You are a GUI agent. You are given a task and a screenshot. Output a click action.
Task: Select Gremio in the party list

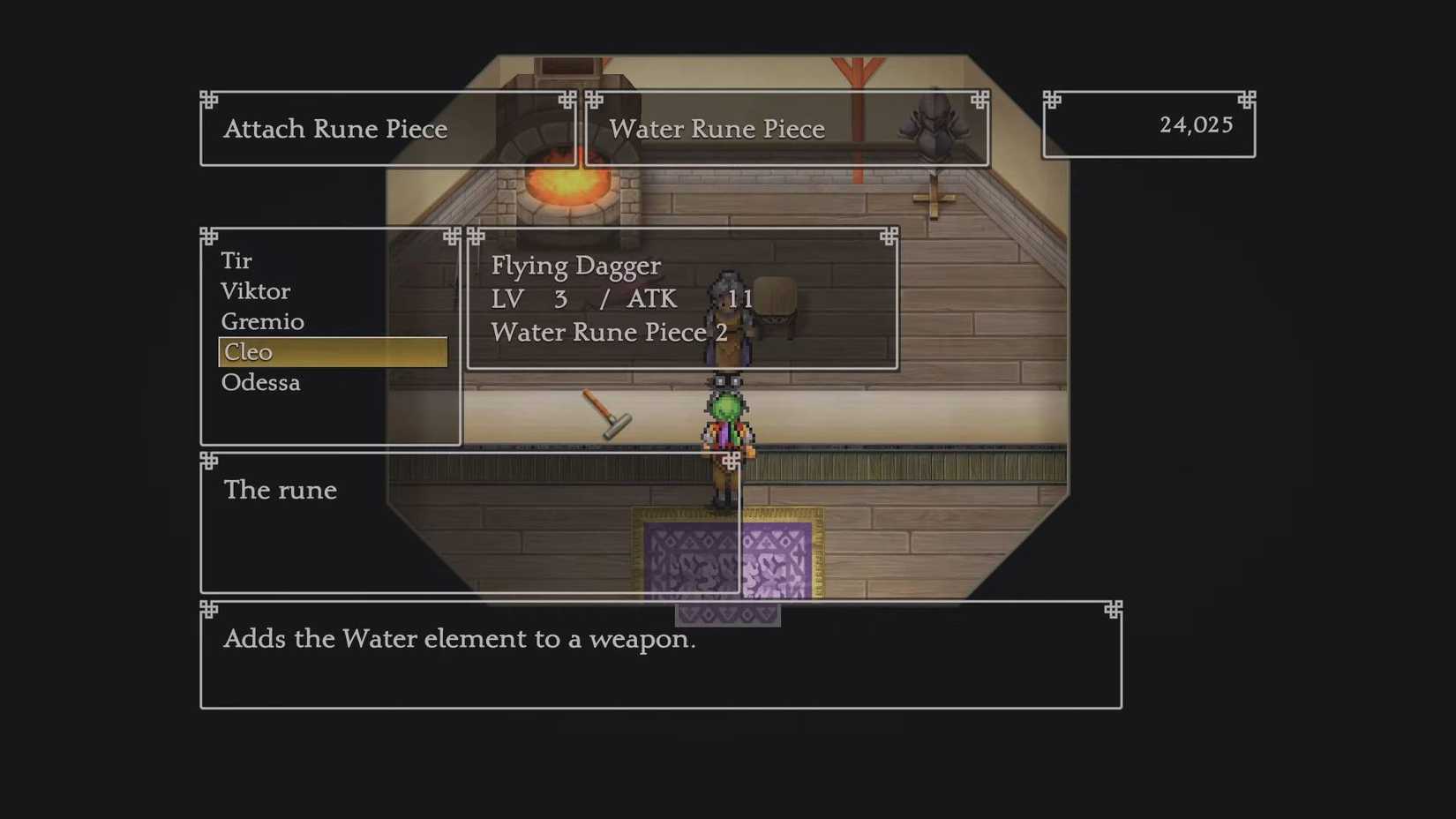[x=261, y=321]
